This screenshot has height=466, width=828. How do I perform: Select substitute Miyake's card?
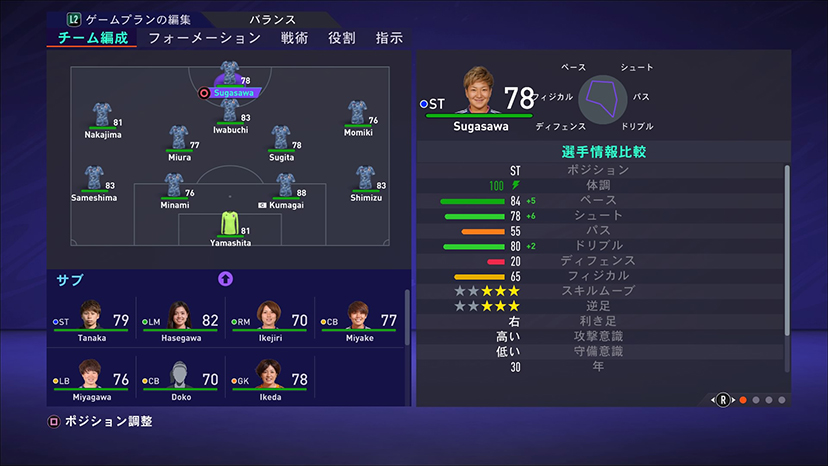pyautogui.click(x=360, y=322)
